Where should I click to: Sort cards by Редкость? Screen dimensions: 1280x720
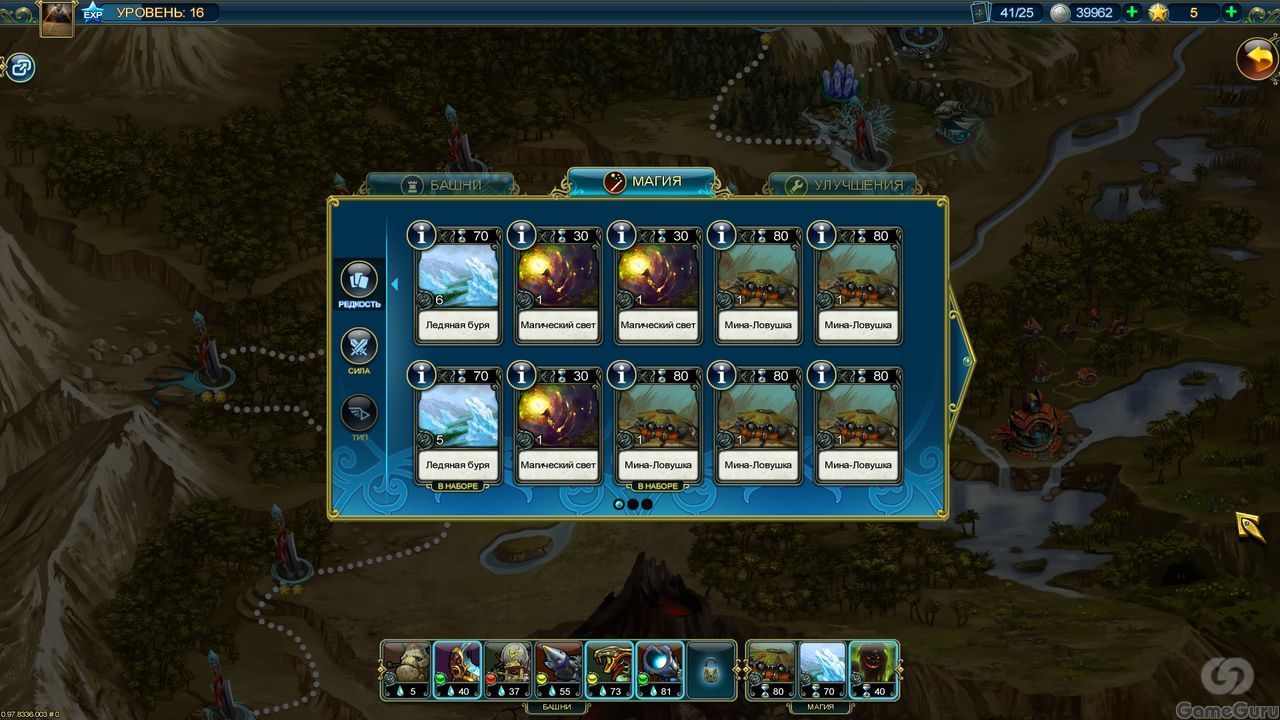coord(359,283)
